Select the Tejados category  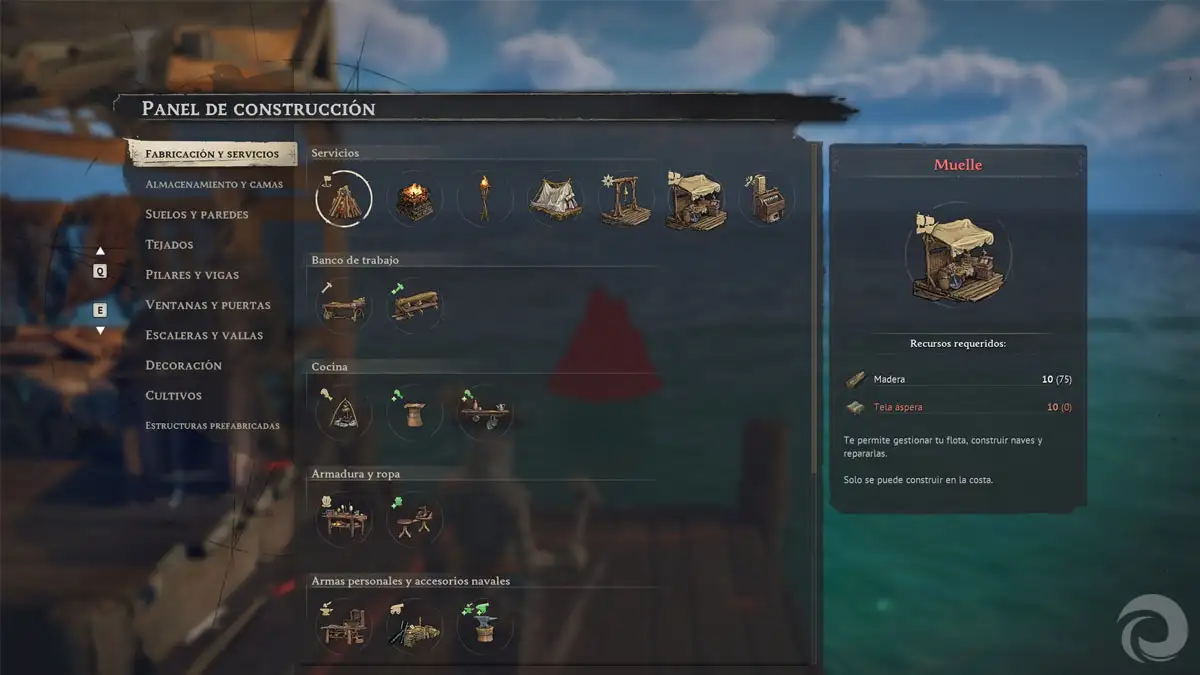(x=170, y=244)
